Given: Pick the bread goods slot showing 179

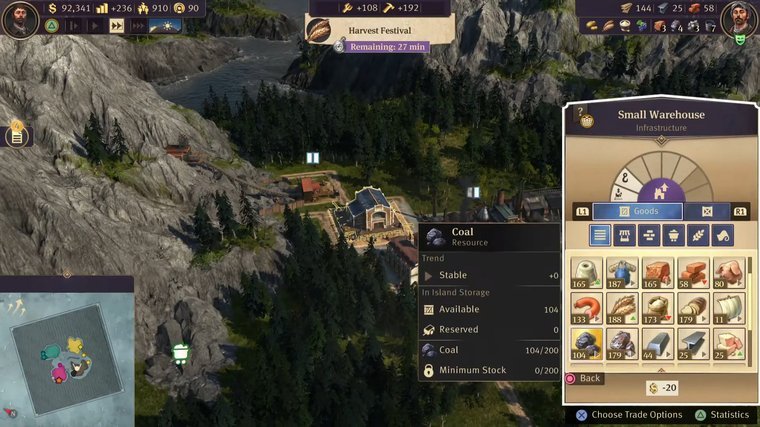Looking at the screenshot, I should tap(693, 307).
